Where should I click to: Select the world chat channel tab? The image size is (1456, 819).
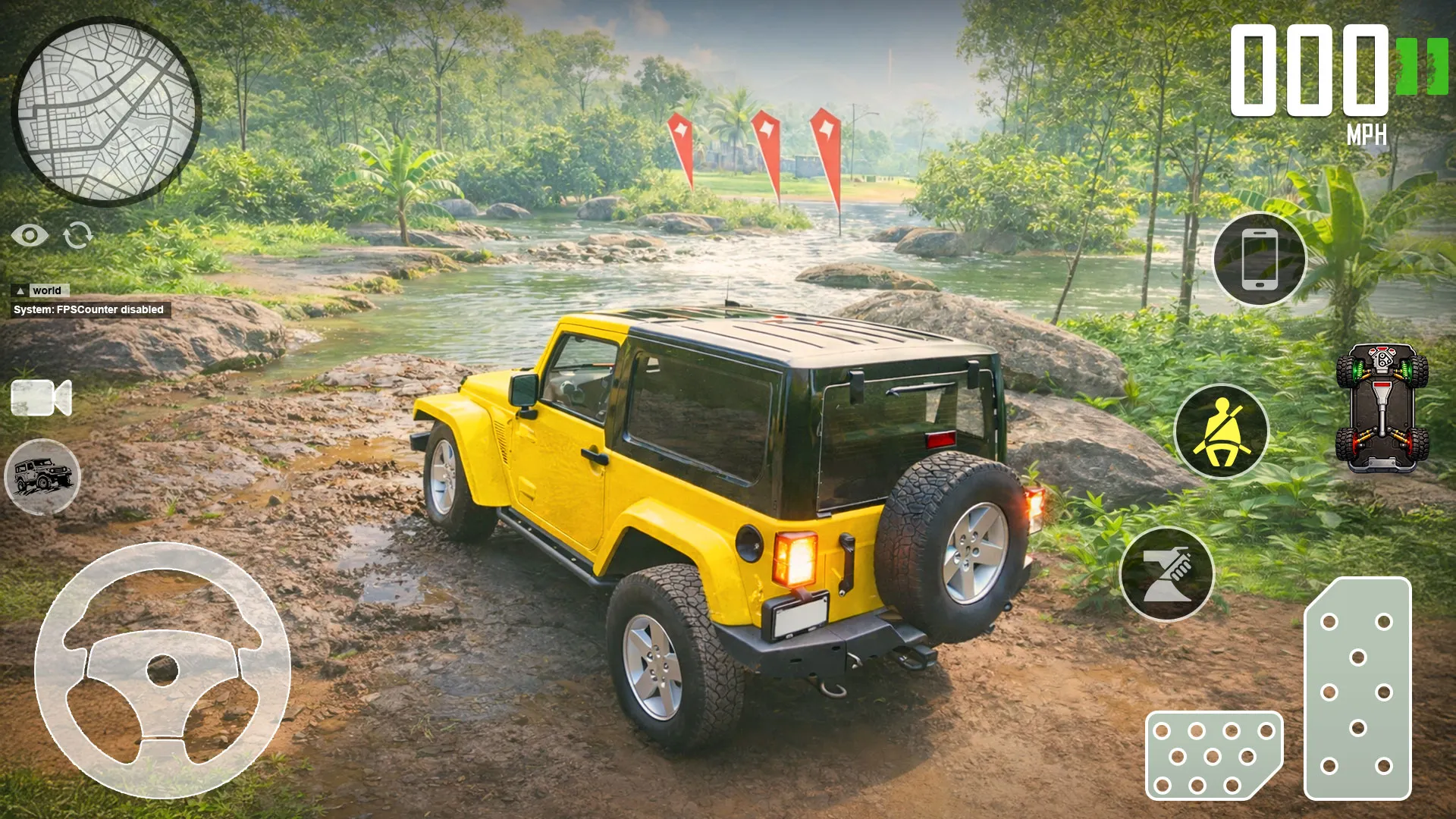48,290
